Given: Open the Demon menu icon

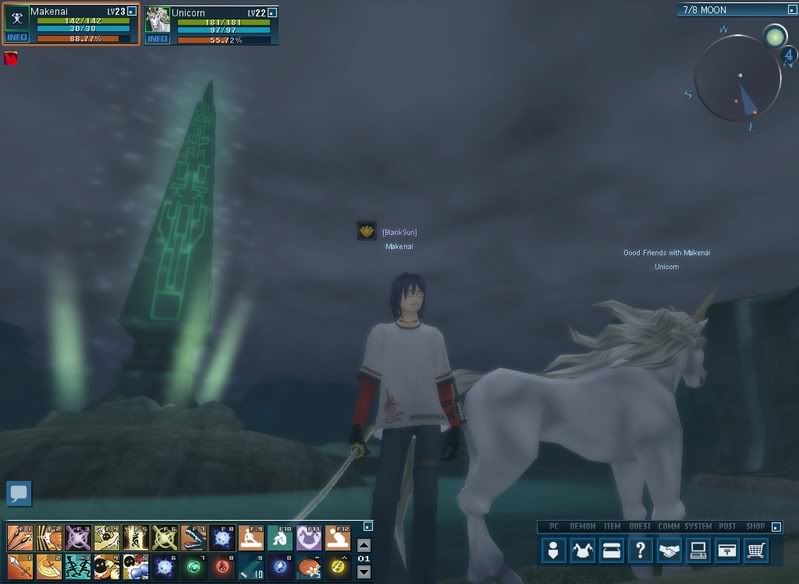Looking at the screenshot, I should (x=583, y=549).
